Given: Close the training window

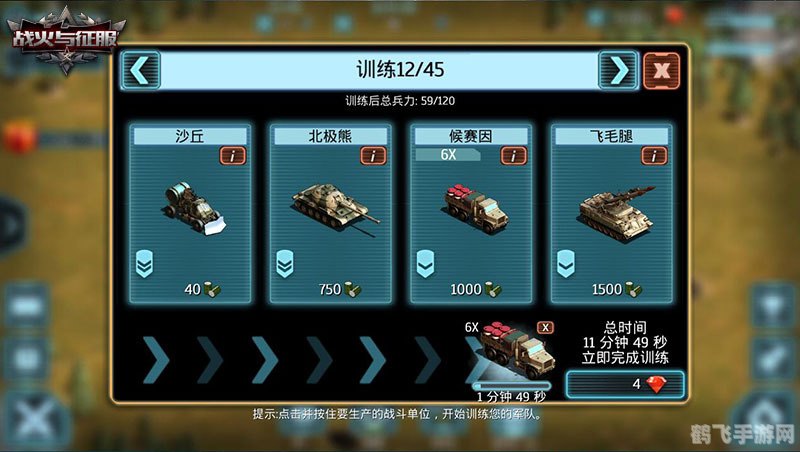Looking at the screenshot, I should pos(661,70).
